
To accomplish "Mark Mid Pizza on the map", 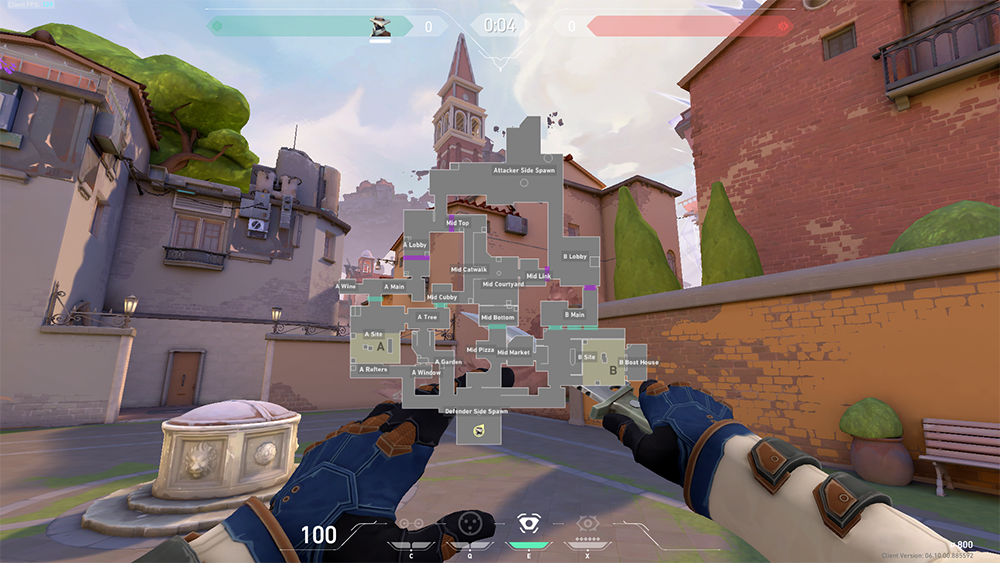I will pos(480,350).
